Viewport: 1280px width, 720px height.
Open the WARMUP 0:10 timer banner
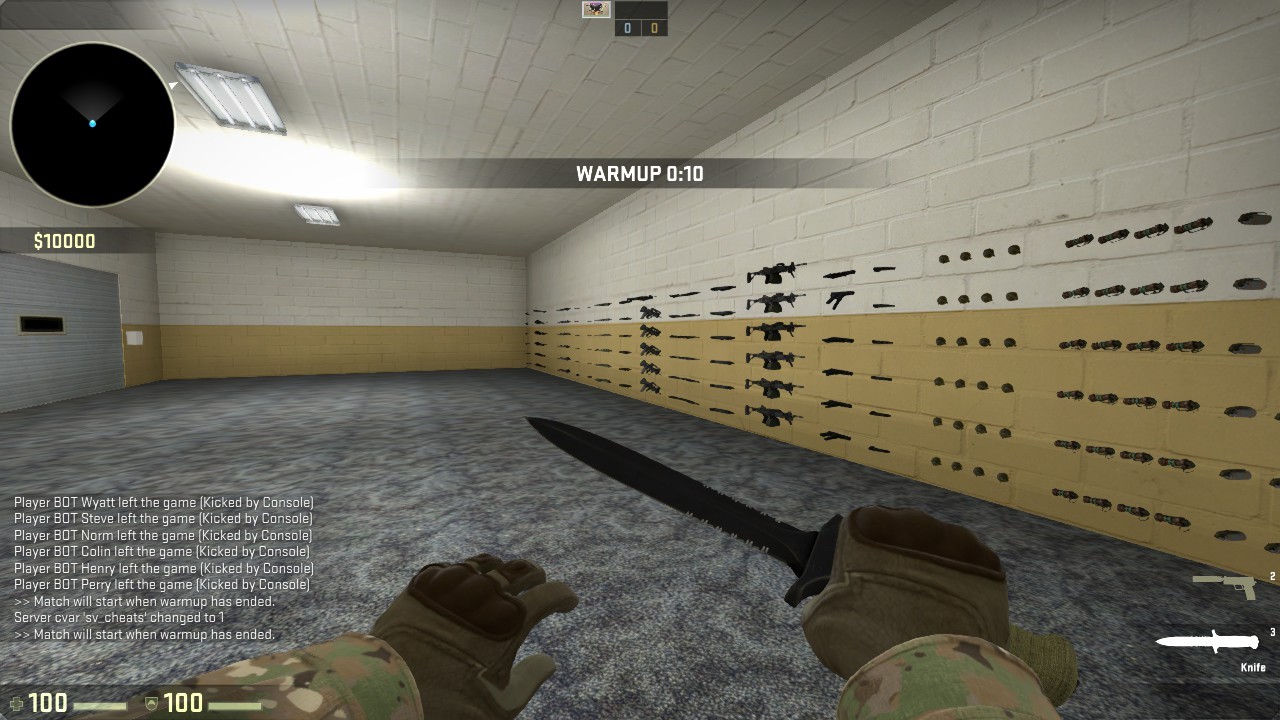pos(640,173)
